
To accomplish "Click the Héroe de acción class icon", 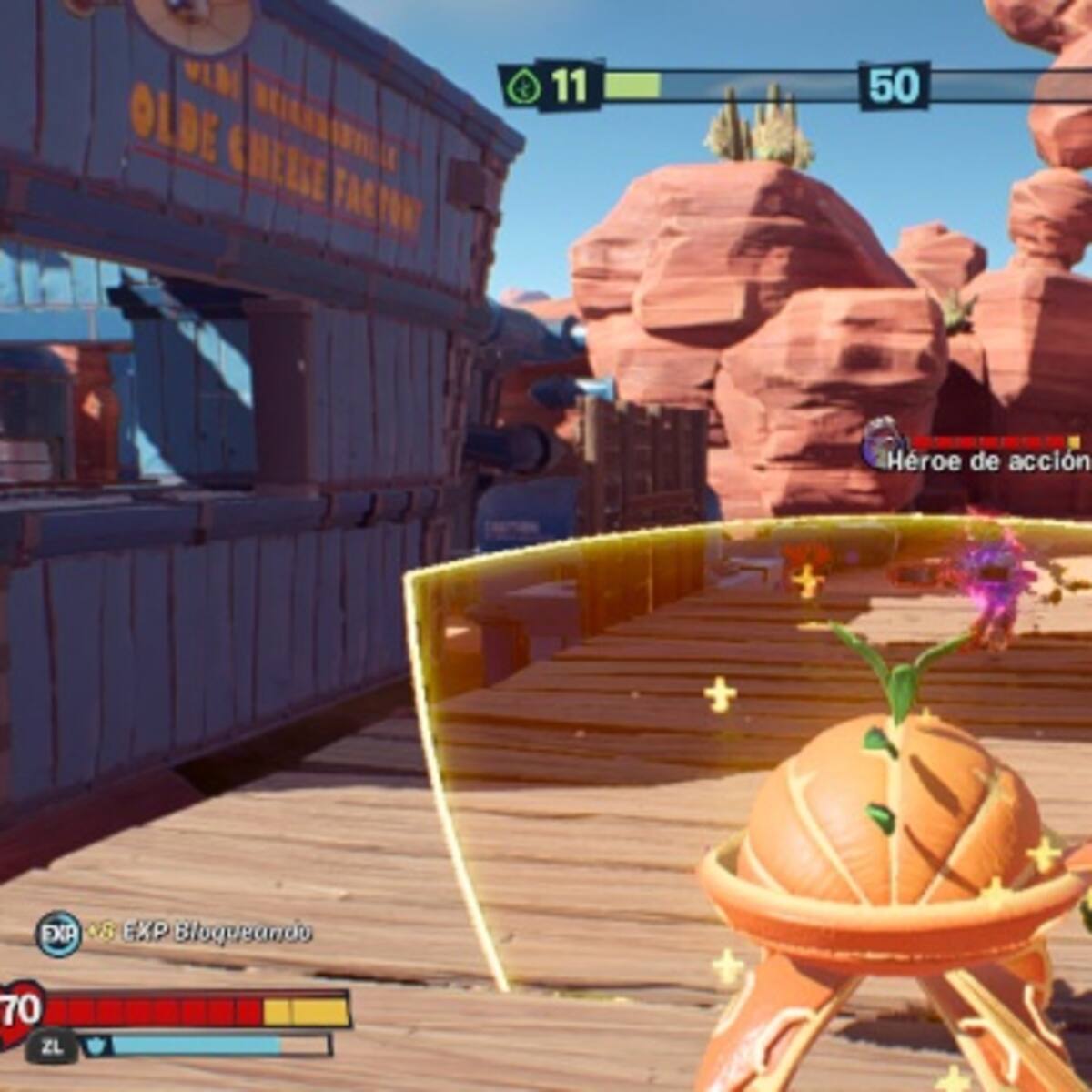I will pyautogui.click(x=879, y=442).
